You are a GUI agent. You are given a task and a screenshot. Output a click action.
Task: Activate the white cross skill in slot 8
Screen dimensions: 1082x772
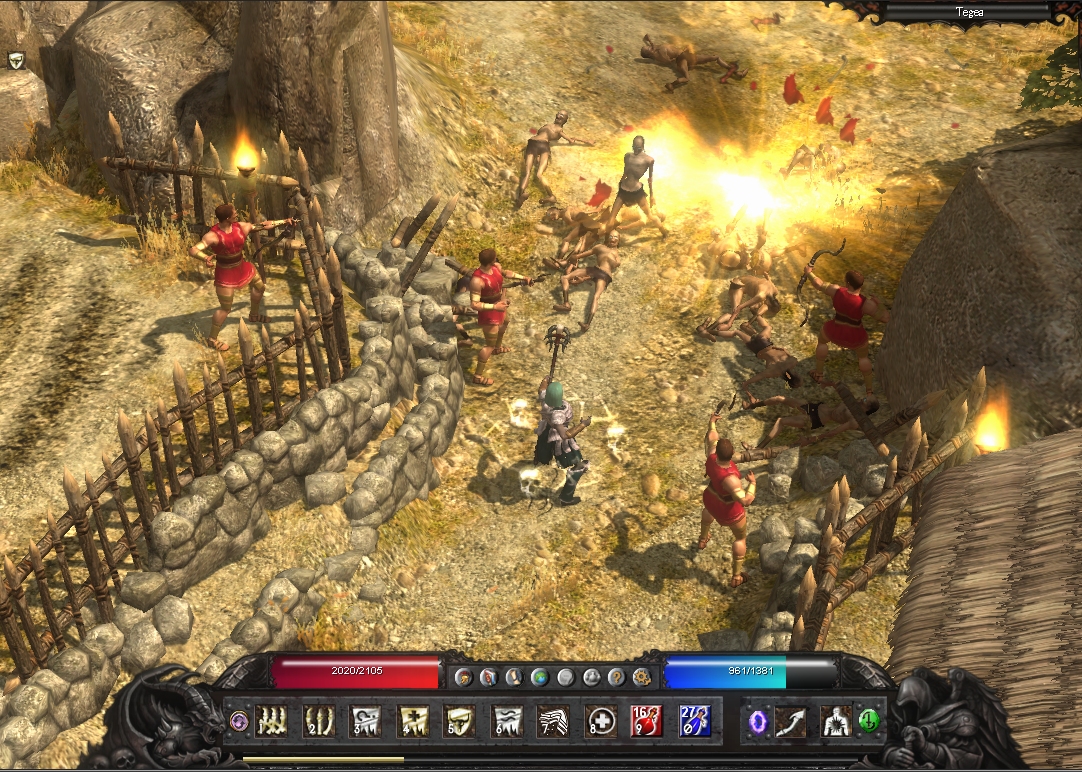(598, 720)
